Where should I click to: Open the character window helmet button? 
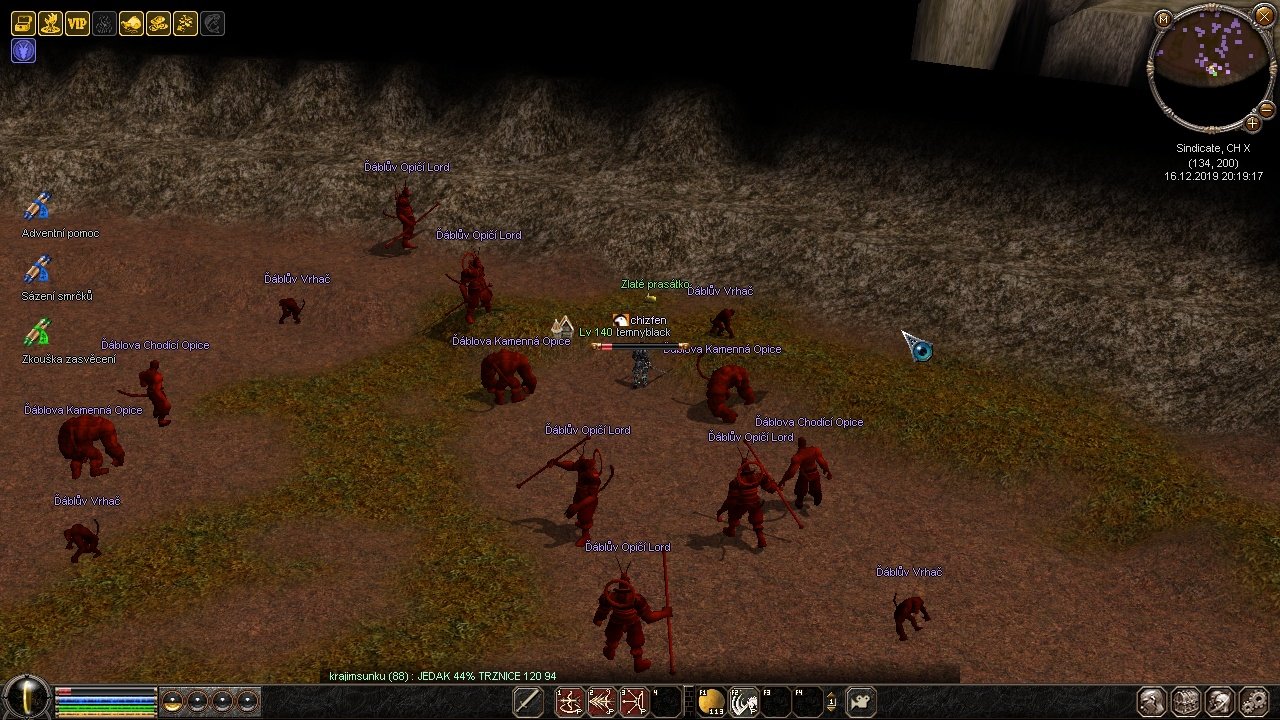[x=1152, y=701]
